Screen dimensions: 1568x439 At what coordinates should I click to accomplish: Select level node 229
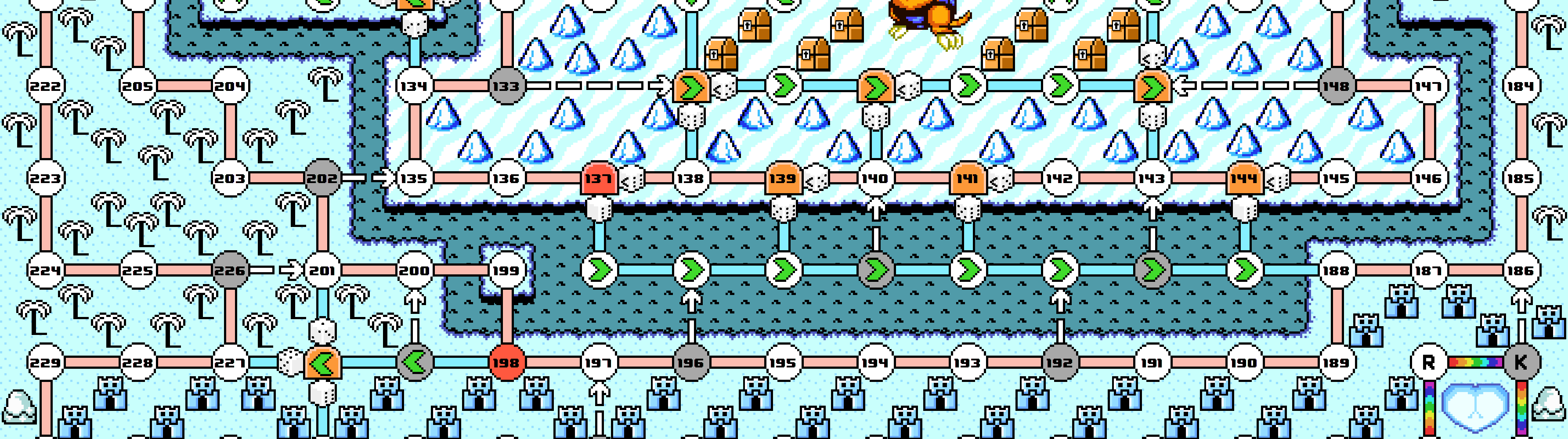click(46, 362)
